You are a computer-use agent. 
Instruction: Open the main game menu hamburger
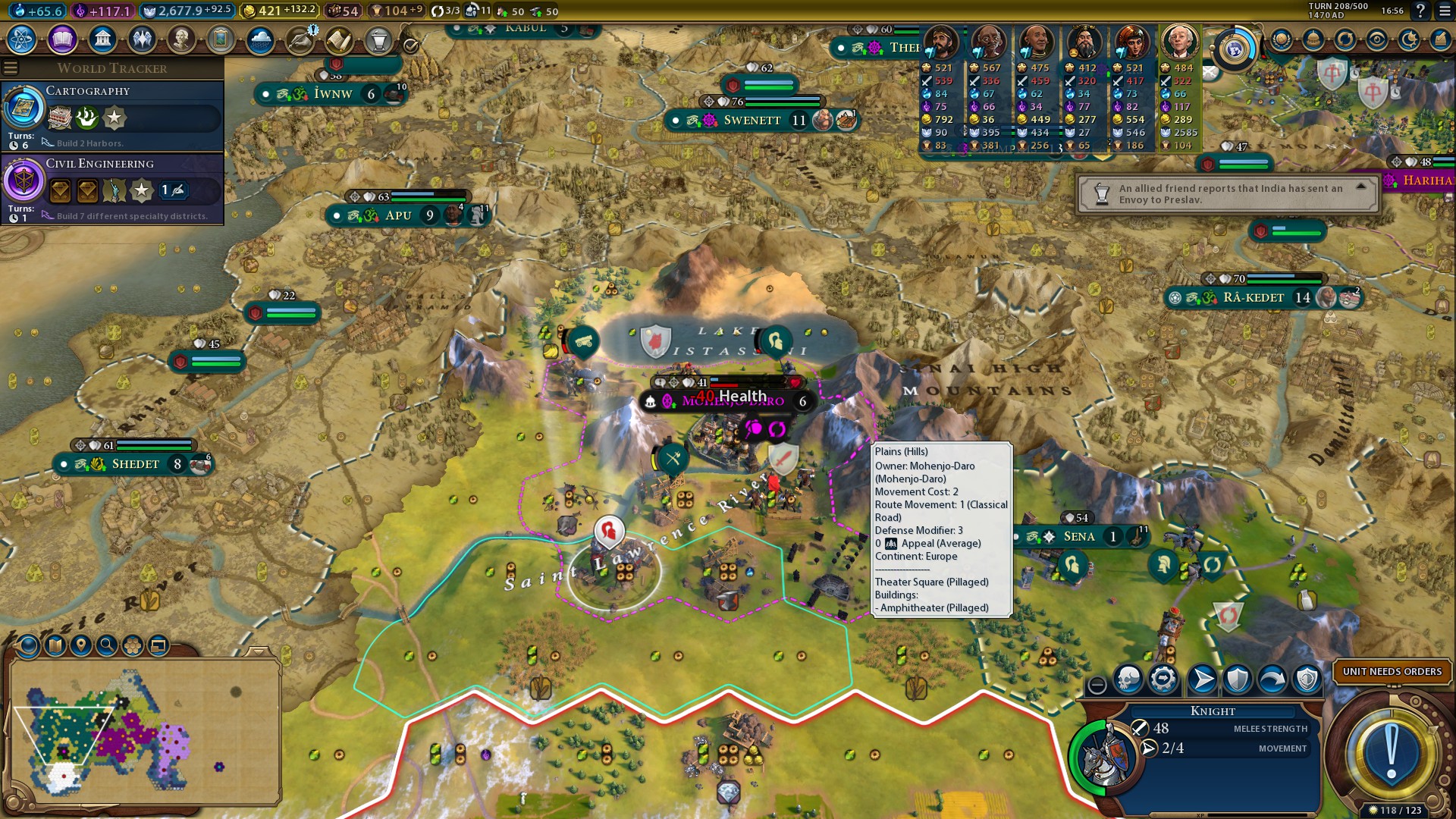(x=1445, y=11)
